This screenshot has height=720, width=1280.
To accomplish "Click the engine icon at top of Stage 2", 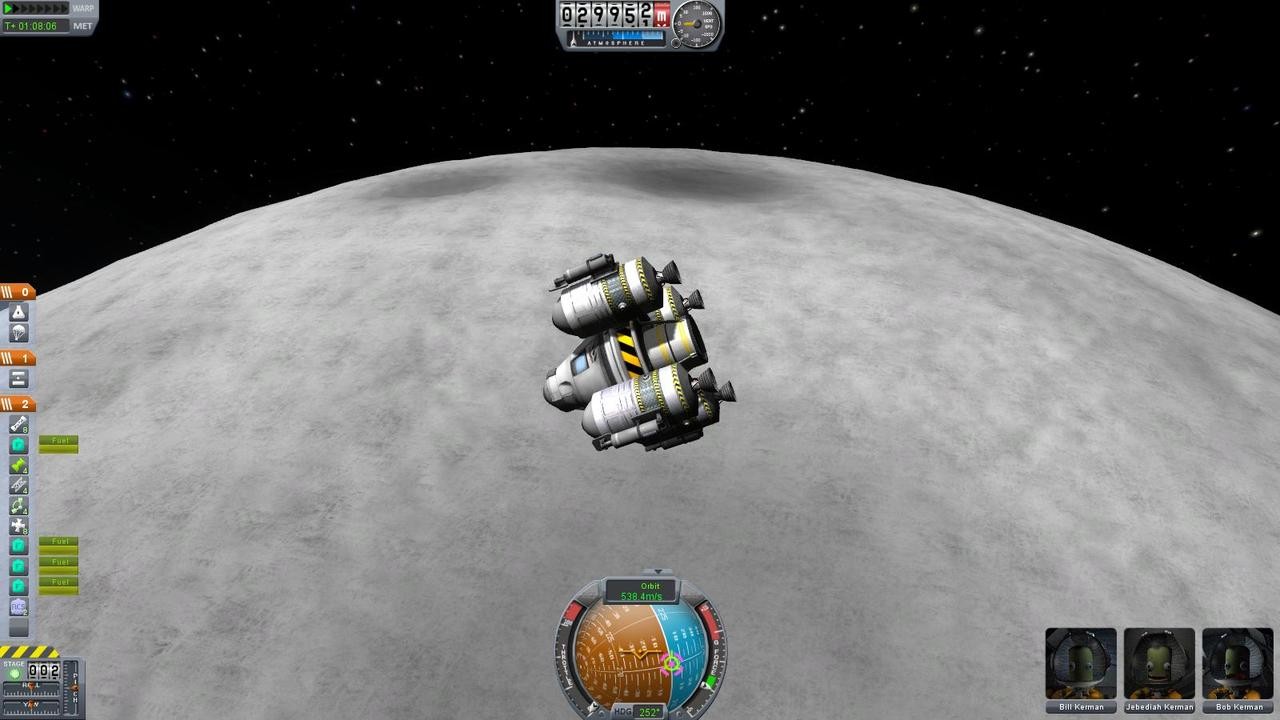I will tap(19, 423).
